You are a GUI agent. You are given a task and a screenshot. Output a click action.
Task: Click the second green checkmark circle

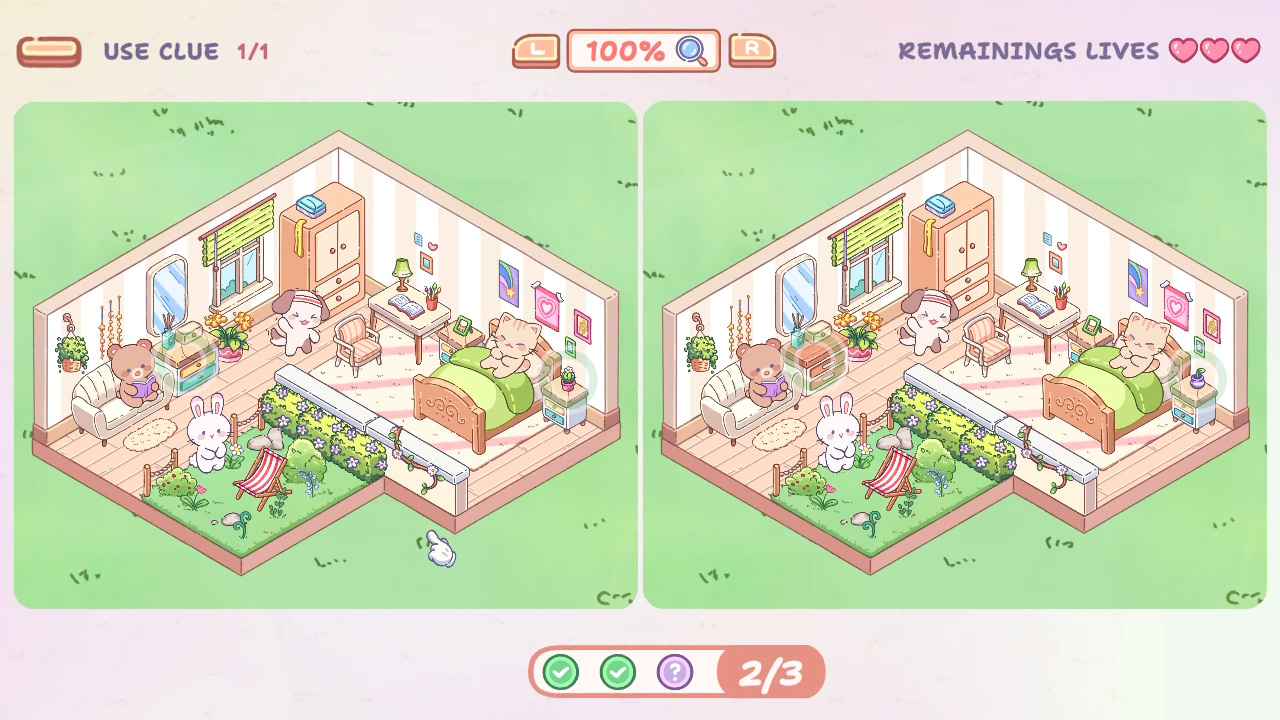(618, 672)
